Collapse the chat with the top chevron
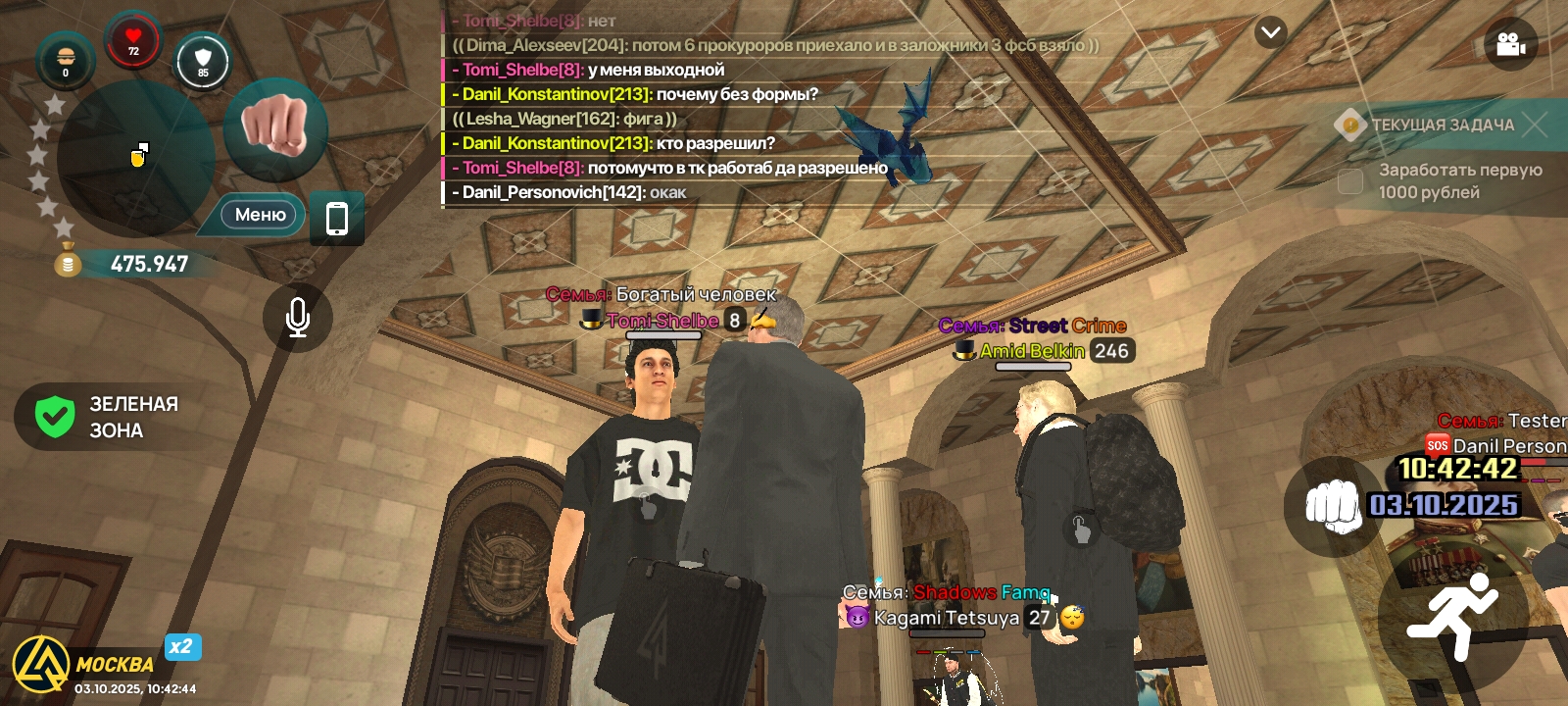This screenshot has height=706, width=1568. click(1271, 32)
